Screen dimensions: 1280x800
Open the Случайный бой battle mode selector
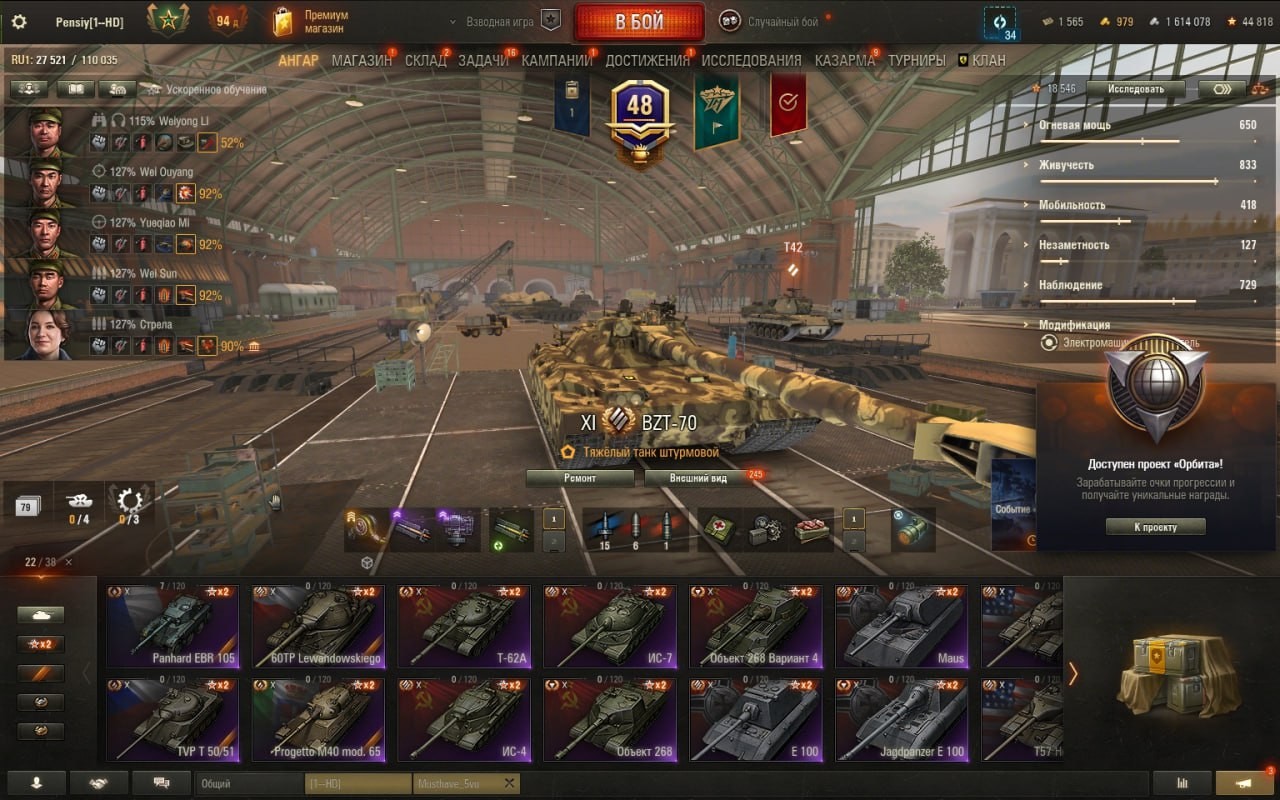pyautogui.click(x=780, y=21)
